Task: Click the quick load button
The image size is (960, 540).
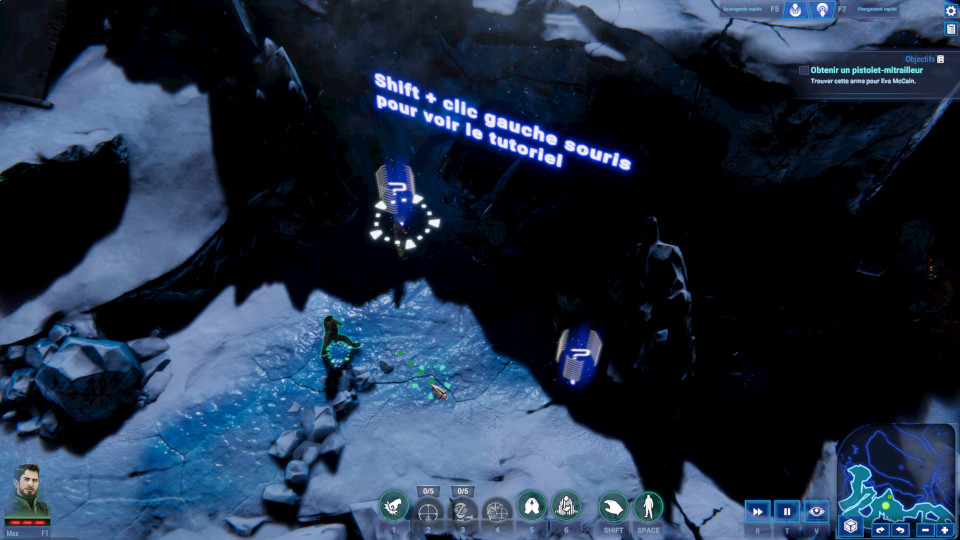Action: tap(822, 10)
